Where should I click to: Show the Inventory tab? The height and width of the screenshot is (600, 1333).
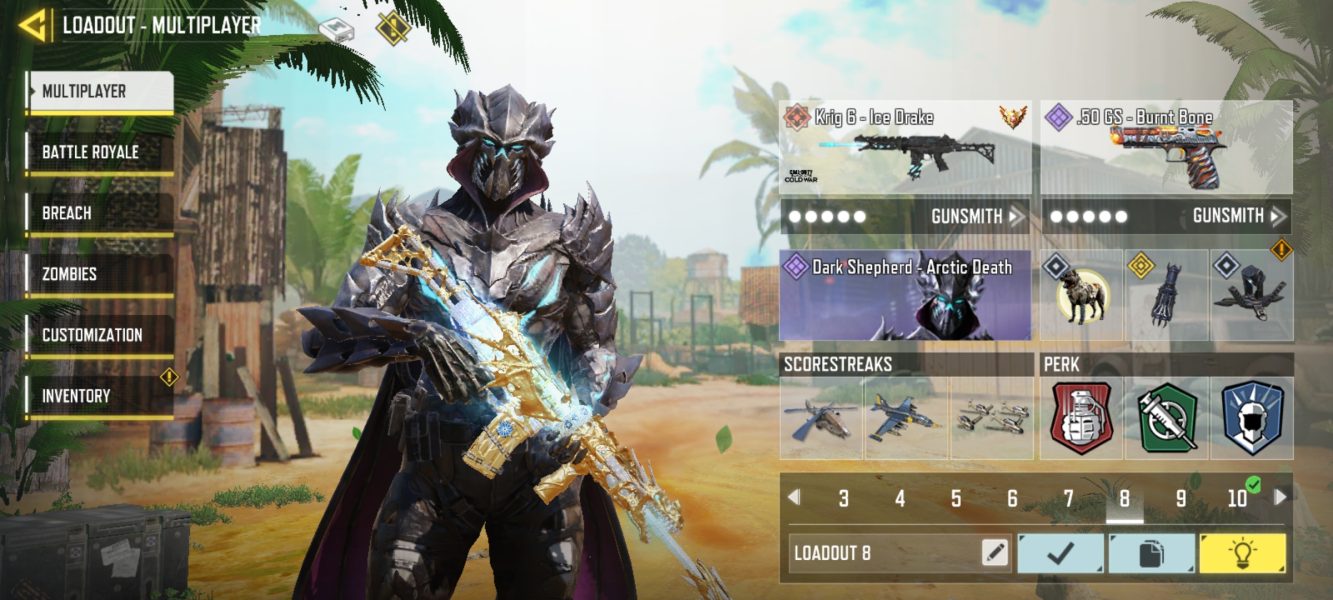[x=99, y=396]
